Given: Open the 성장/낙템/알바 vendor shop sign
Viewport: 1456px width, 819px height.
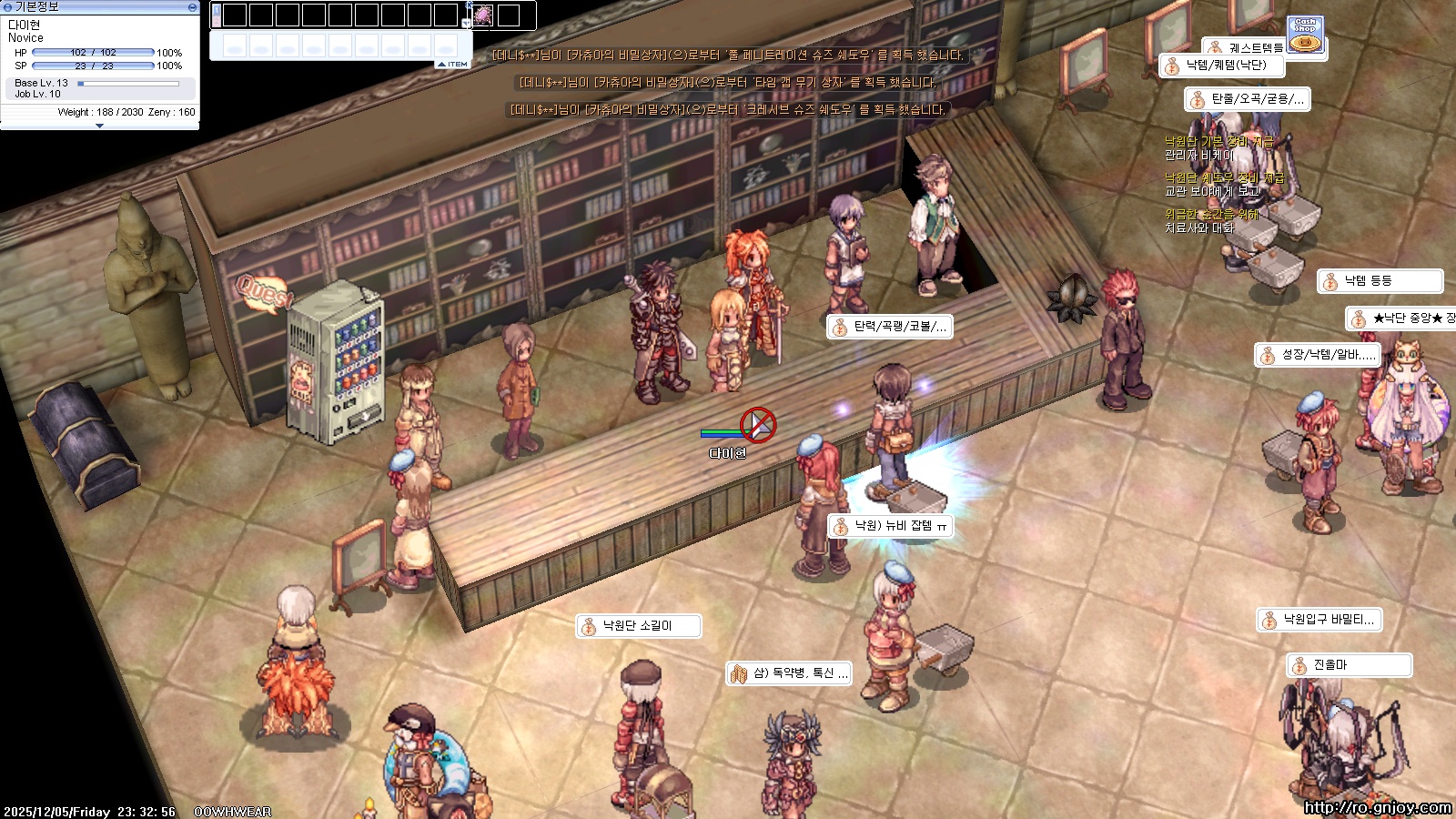Looking at the screenshot, I should pyautogui.click(x=1318, y=355).
